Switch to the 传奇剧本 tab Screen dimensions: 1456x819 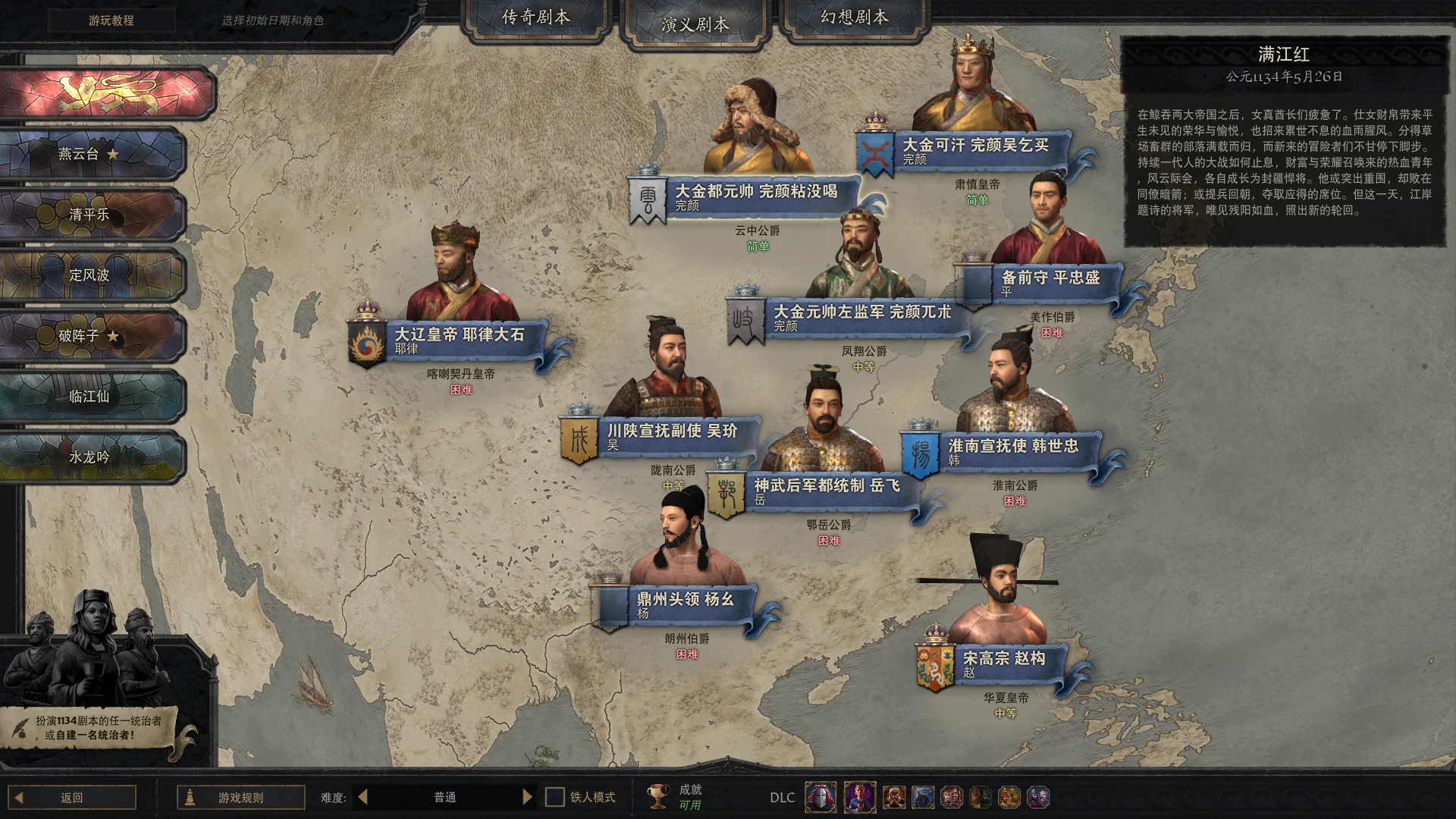pyautogui.click(x=535, y=18)
